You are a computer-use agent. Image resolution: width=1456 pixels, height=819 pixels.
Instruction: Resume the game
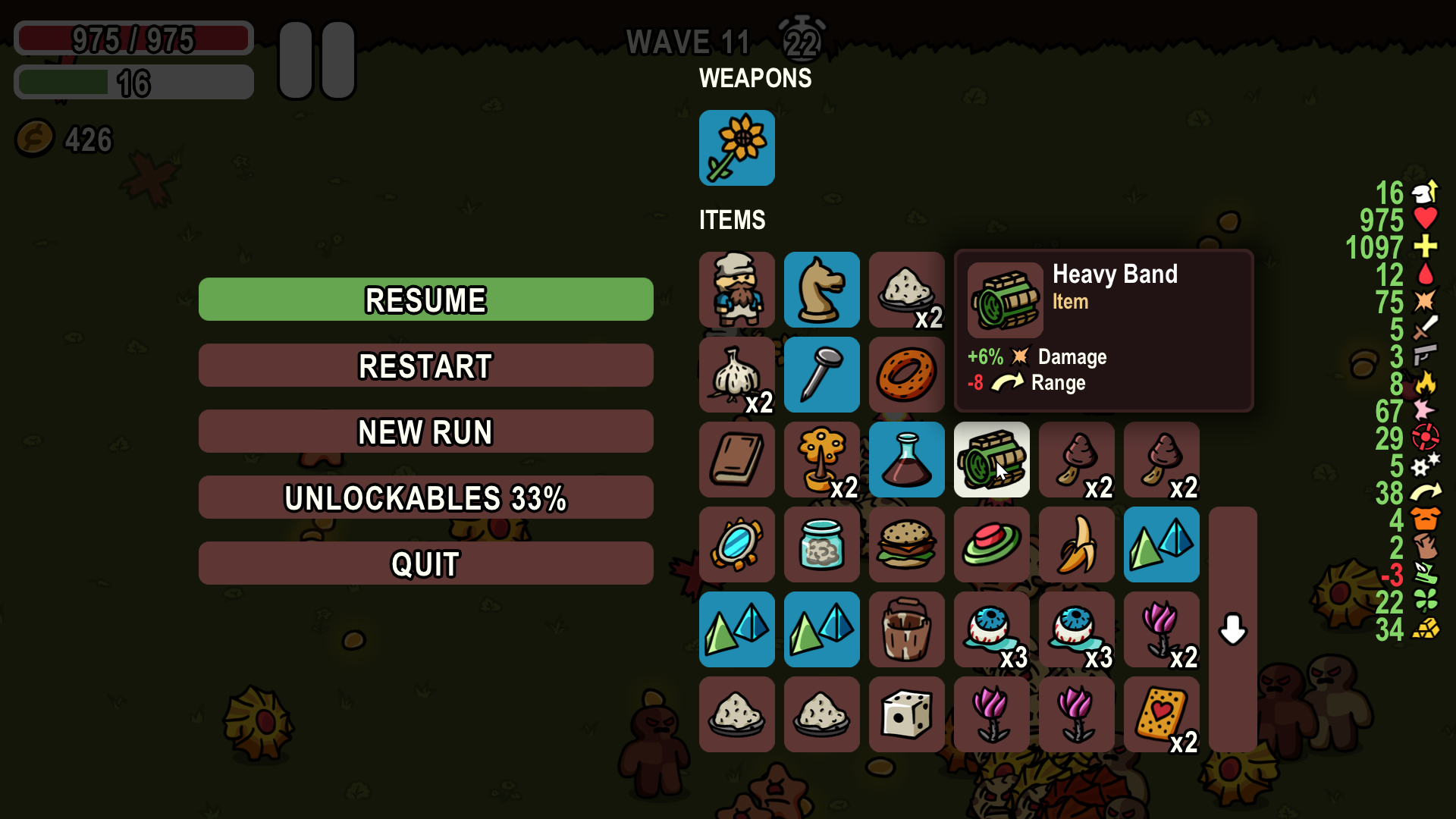425,300
